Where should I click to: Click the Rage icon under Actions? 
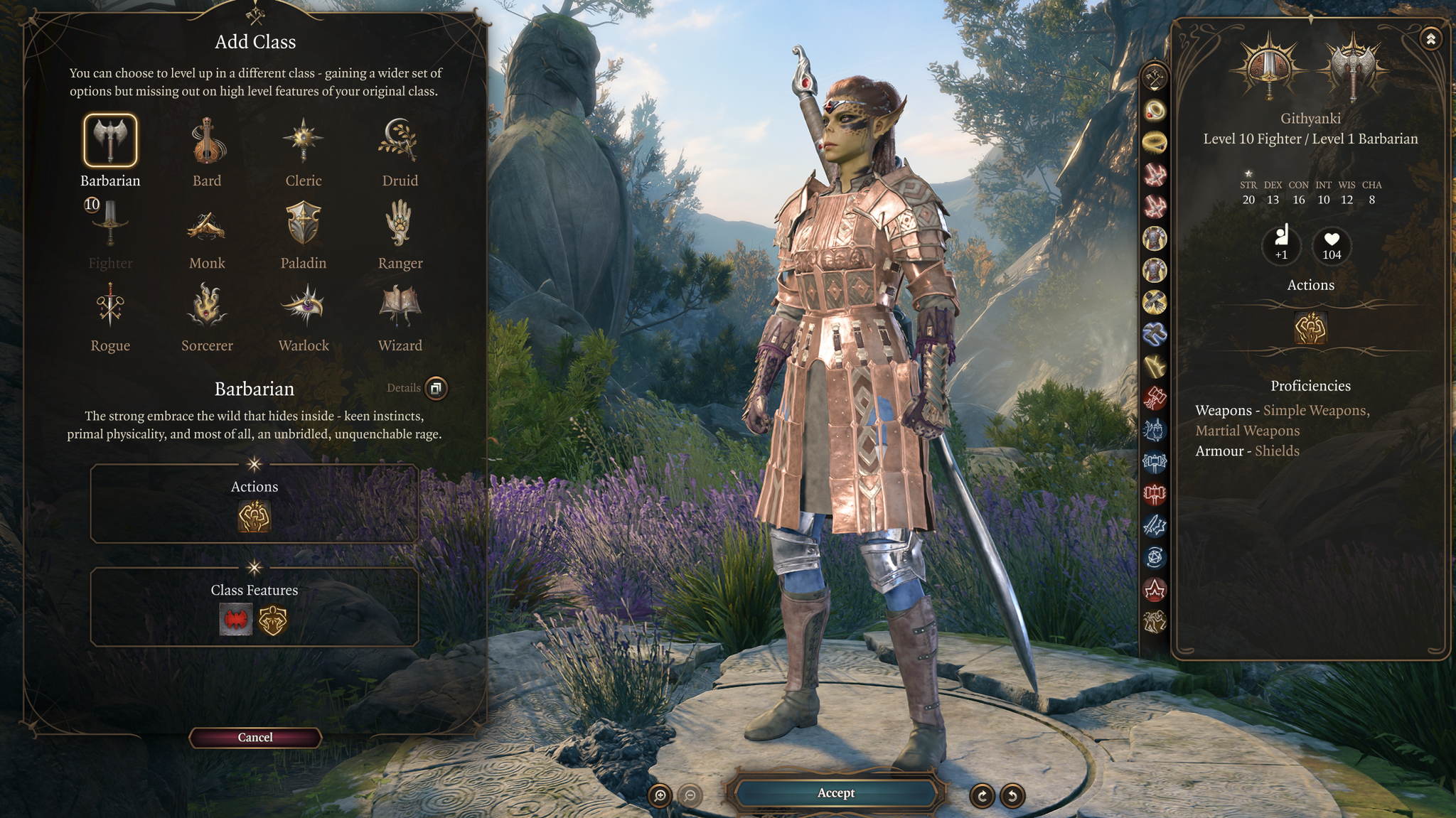click(x=254, y=517)
